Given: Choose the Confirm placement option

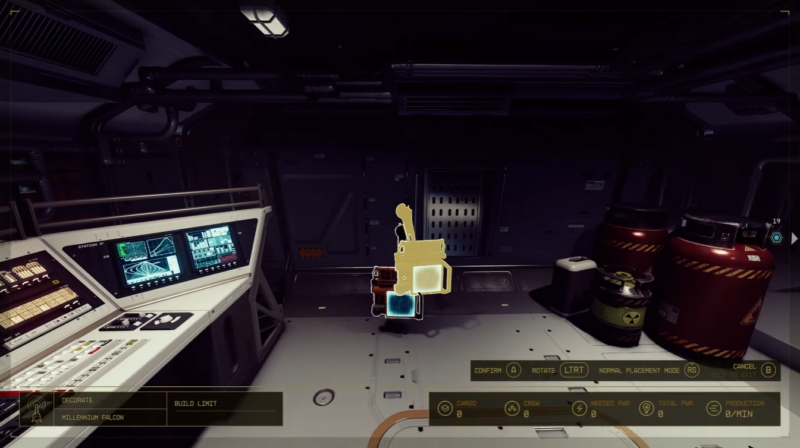Looking at the screenshot, I should point(498,369).
